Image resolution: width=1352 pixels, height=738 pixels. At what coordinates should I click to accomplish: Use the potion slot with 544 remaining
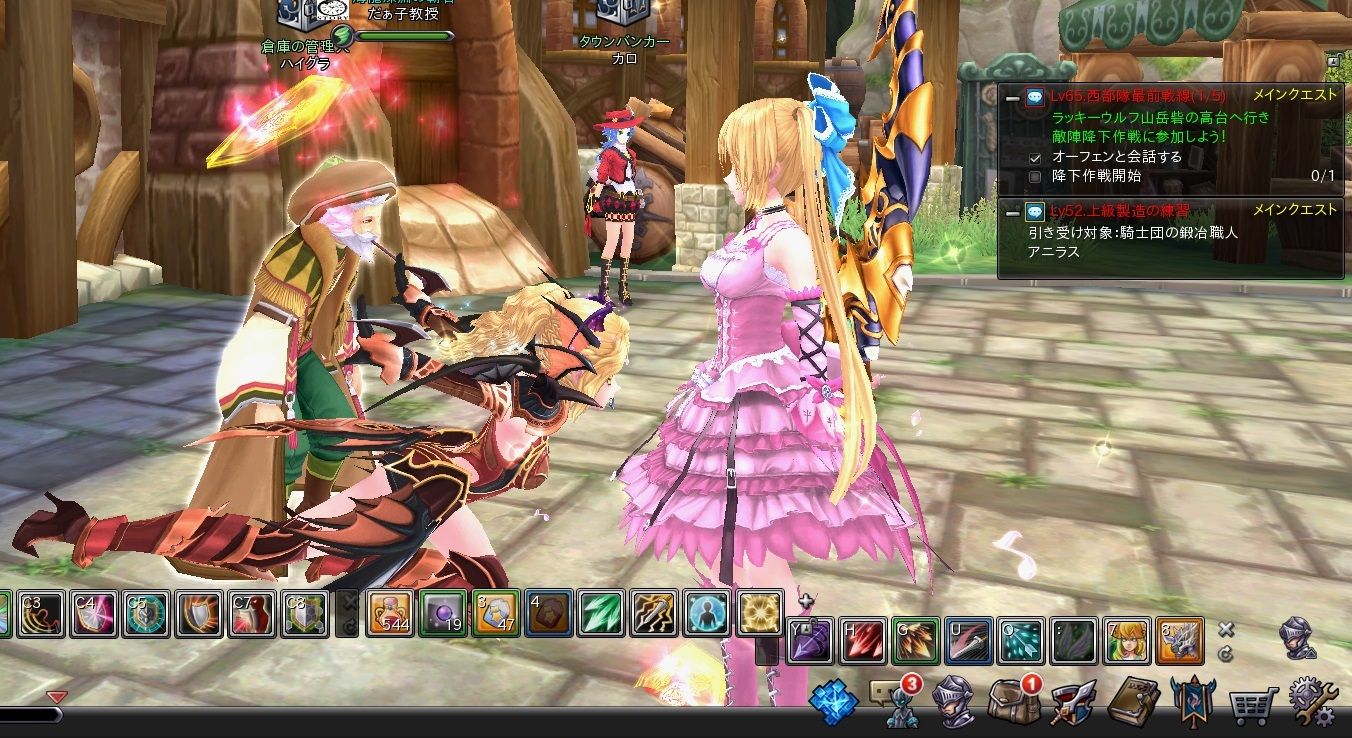(x=389, y=613)
